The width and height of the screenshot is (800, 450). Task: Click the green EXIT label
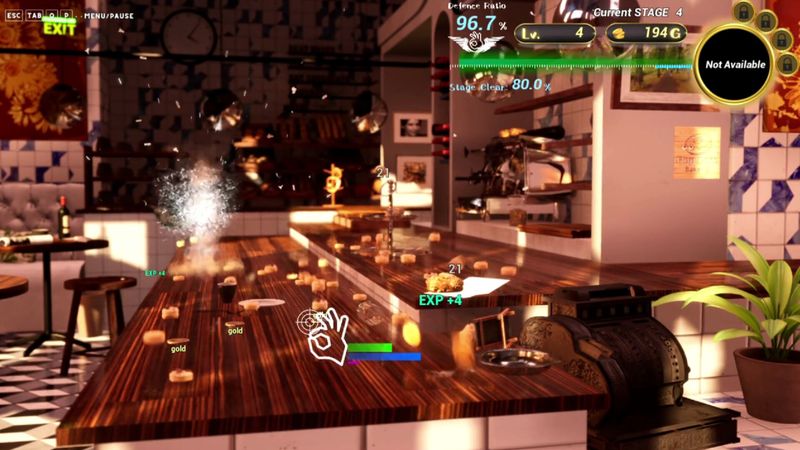[59, 29]
